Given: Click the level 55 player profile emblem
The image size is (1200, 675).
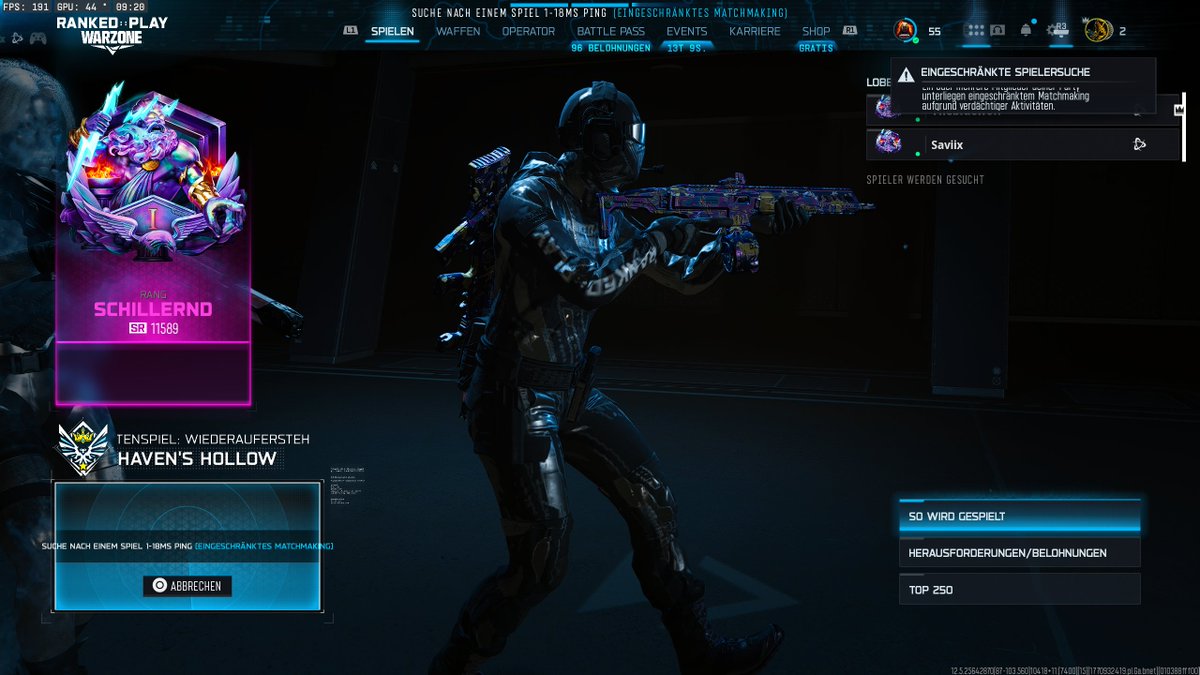Looking at the screenshot, I should (905, 30).
